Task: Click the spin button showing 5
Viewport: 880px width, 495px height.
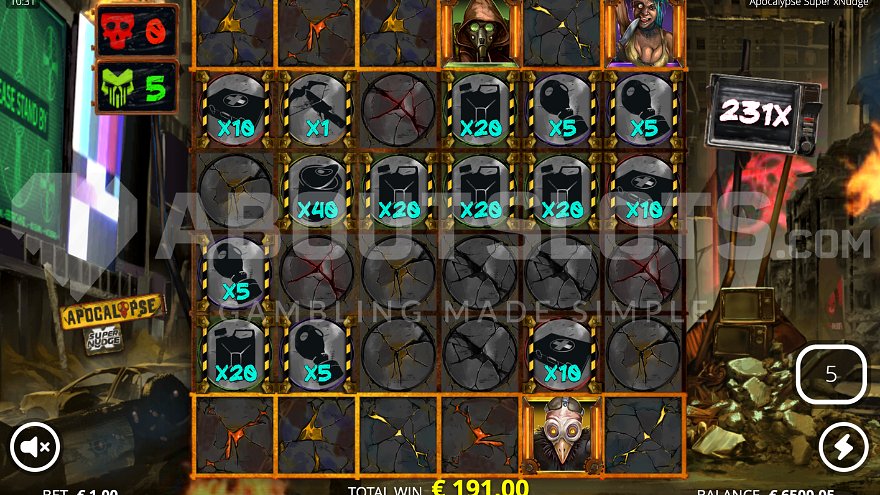Action: [831, 375]
